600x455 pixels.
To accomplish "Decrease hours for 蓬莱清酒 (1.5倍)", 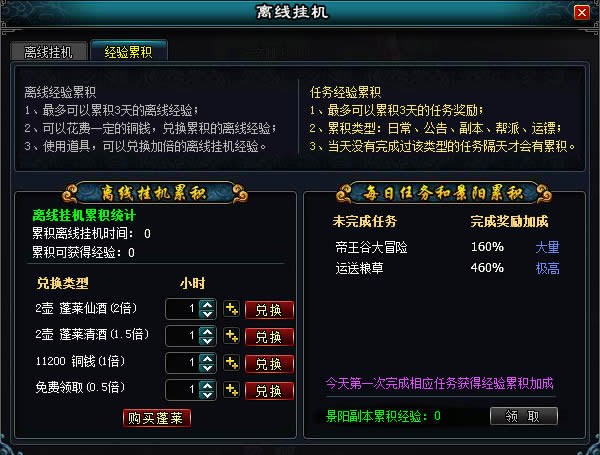I will (x=208, y=342).
